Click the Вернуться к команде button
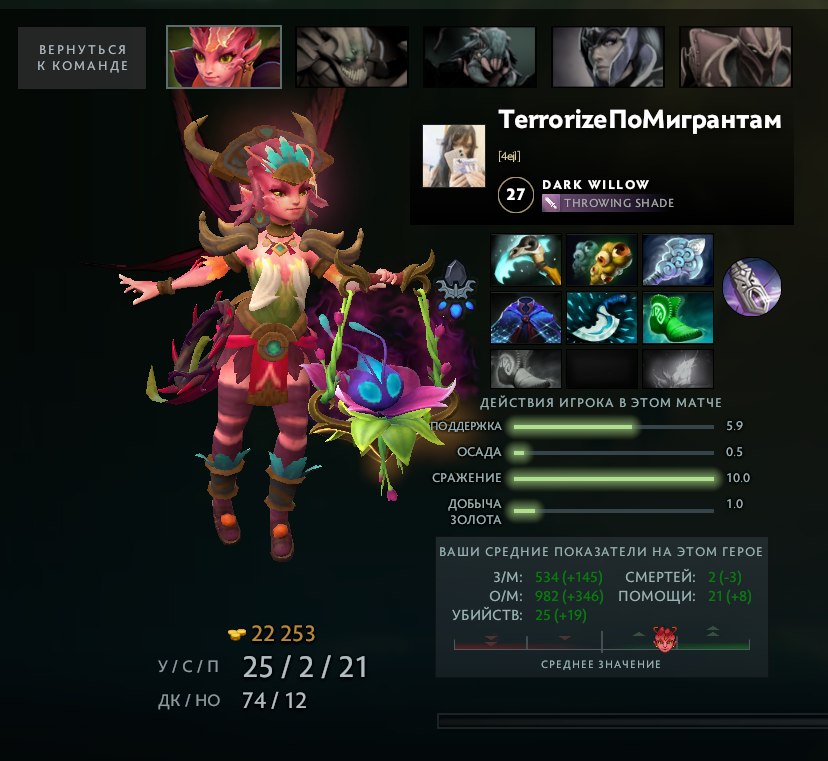Viewport: 828px width, 761px height. 82,57
